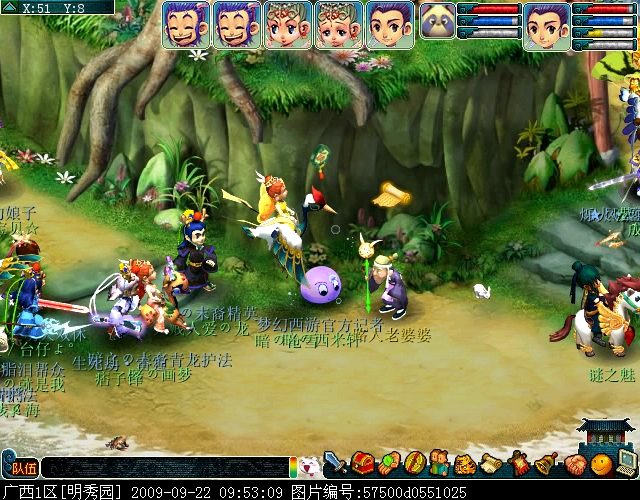
Task: Open the computer system settings icon
Action: coord(626,462)
